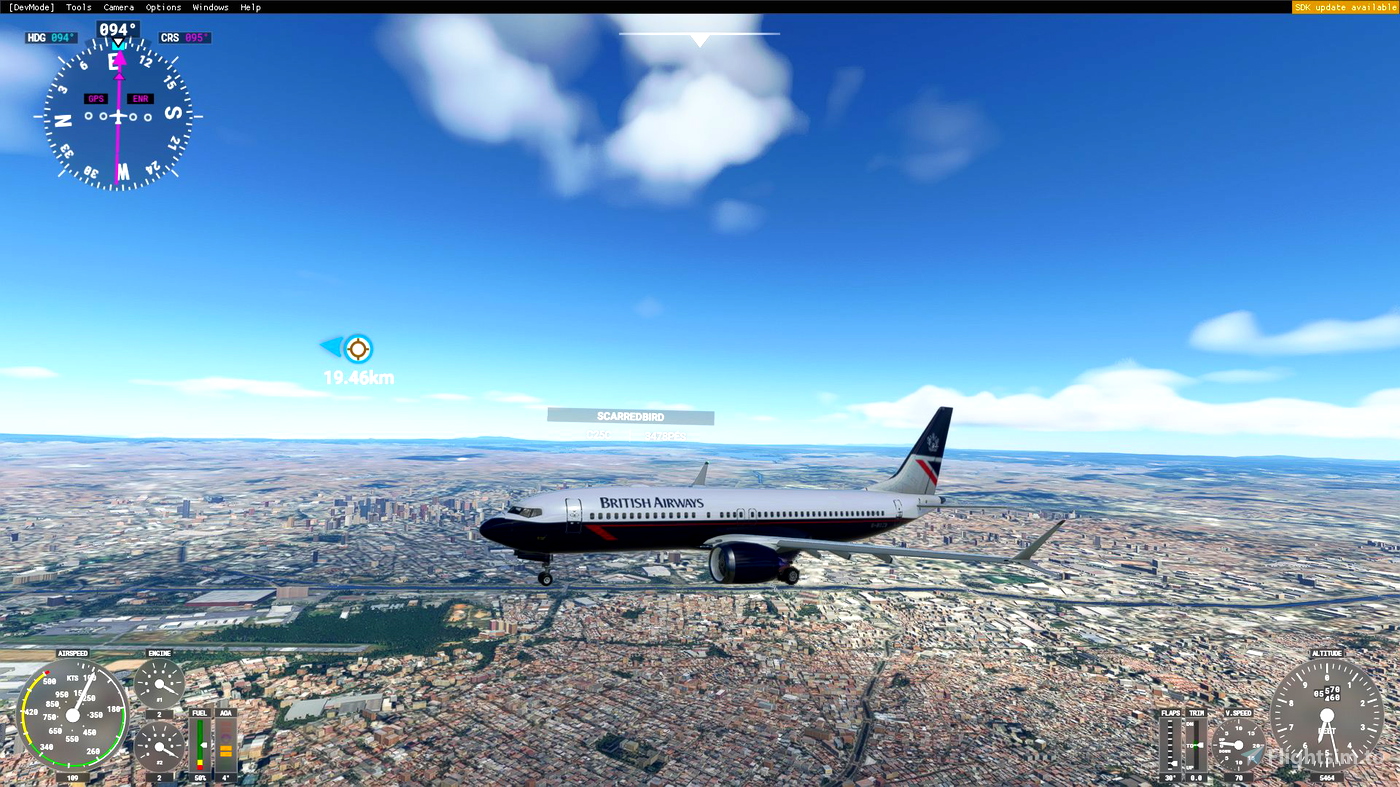Click the AIRSPEED gauge
Screen dimensions: 1400x787
coord(75,715)
